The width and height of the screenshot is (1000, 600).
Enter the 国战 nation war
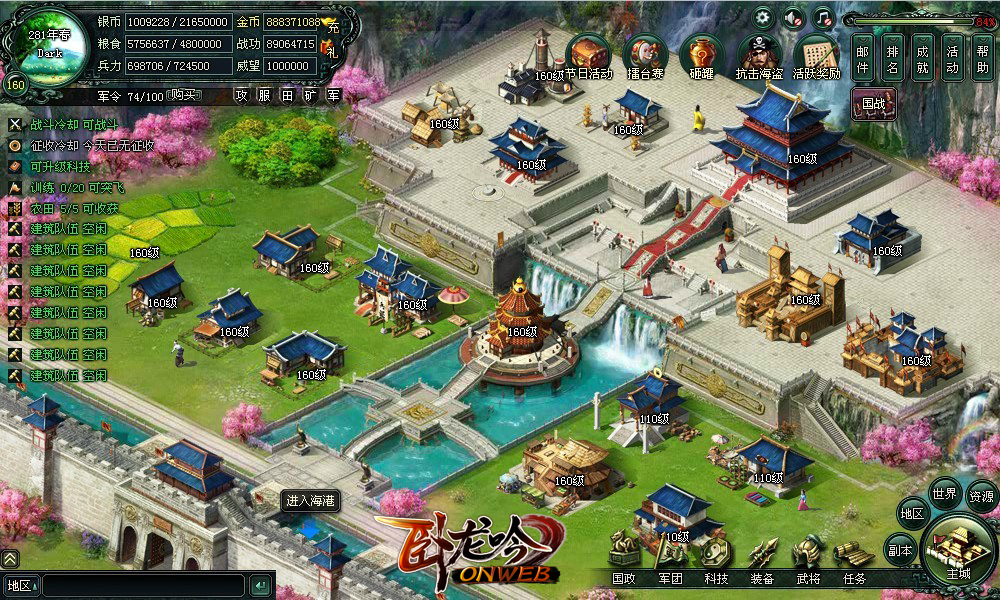coord(873,103)
